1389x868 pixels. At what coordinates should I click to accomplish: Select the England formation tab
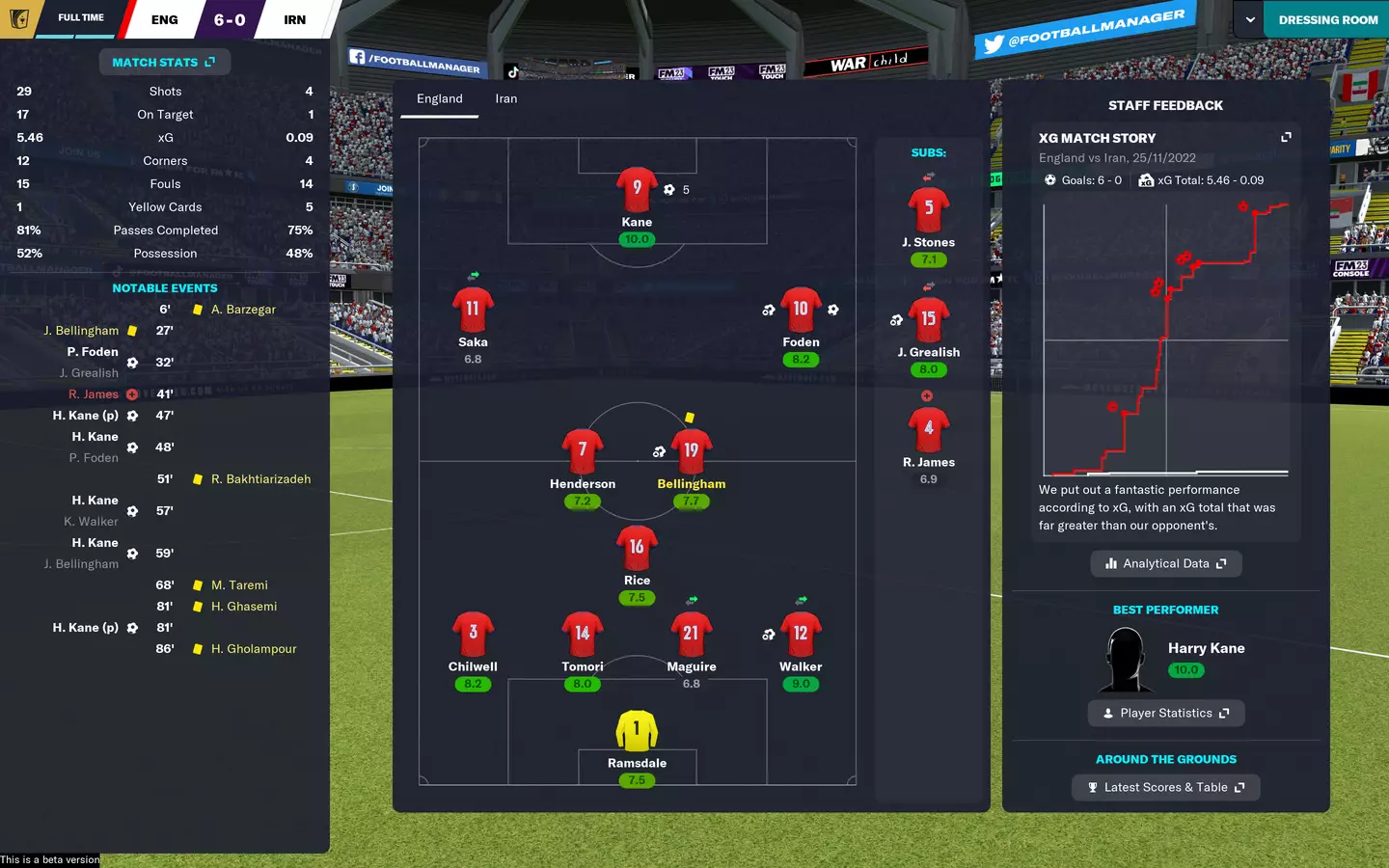(x=440, y=98)
